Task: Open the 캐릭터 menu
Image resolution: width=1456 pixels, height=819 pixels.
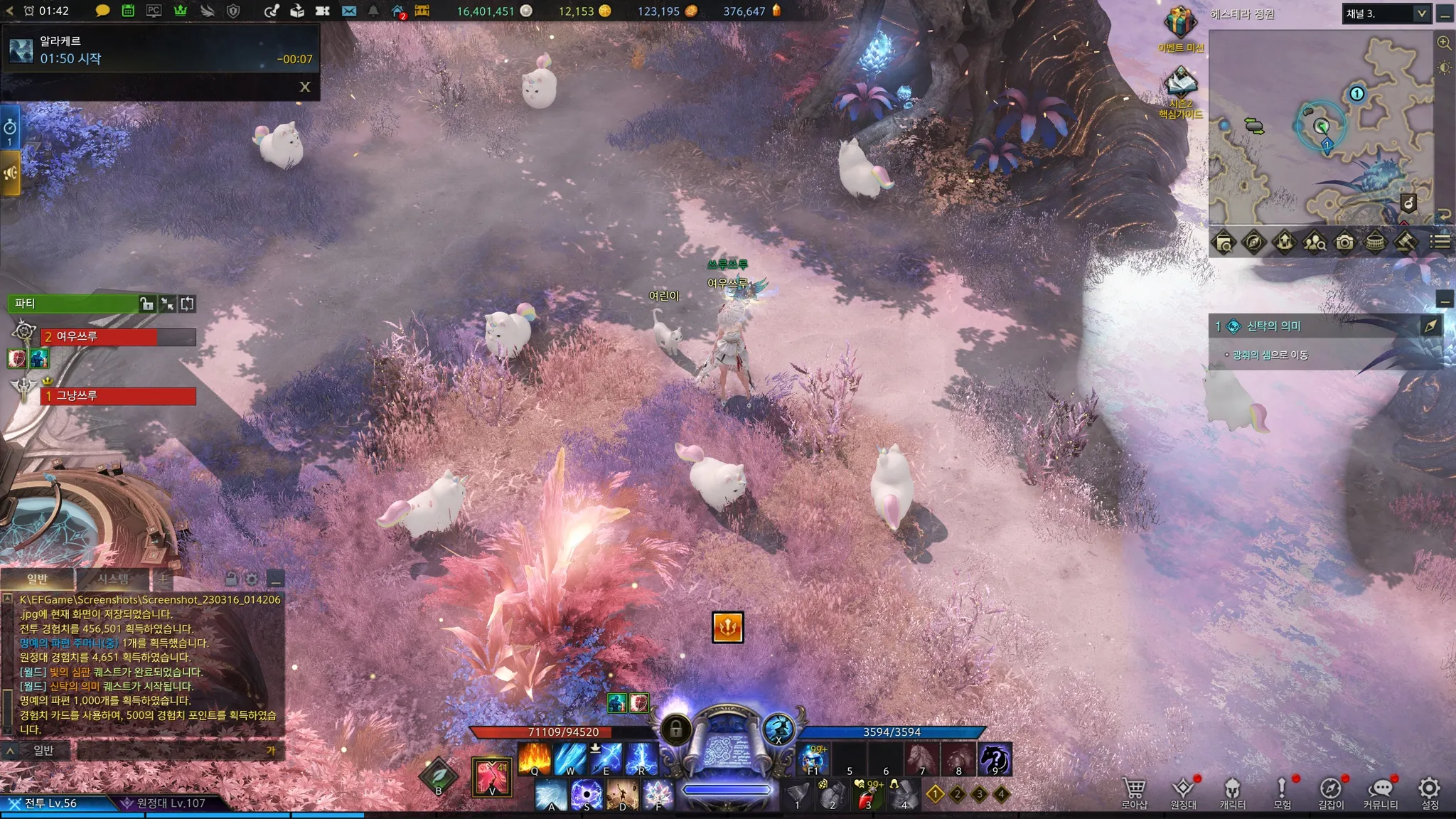Action: (x=1232, y=792)
